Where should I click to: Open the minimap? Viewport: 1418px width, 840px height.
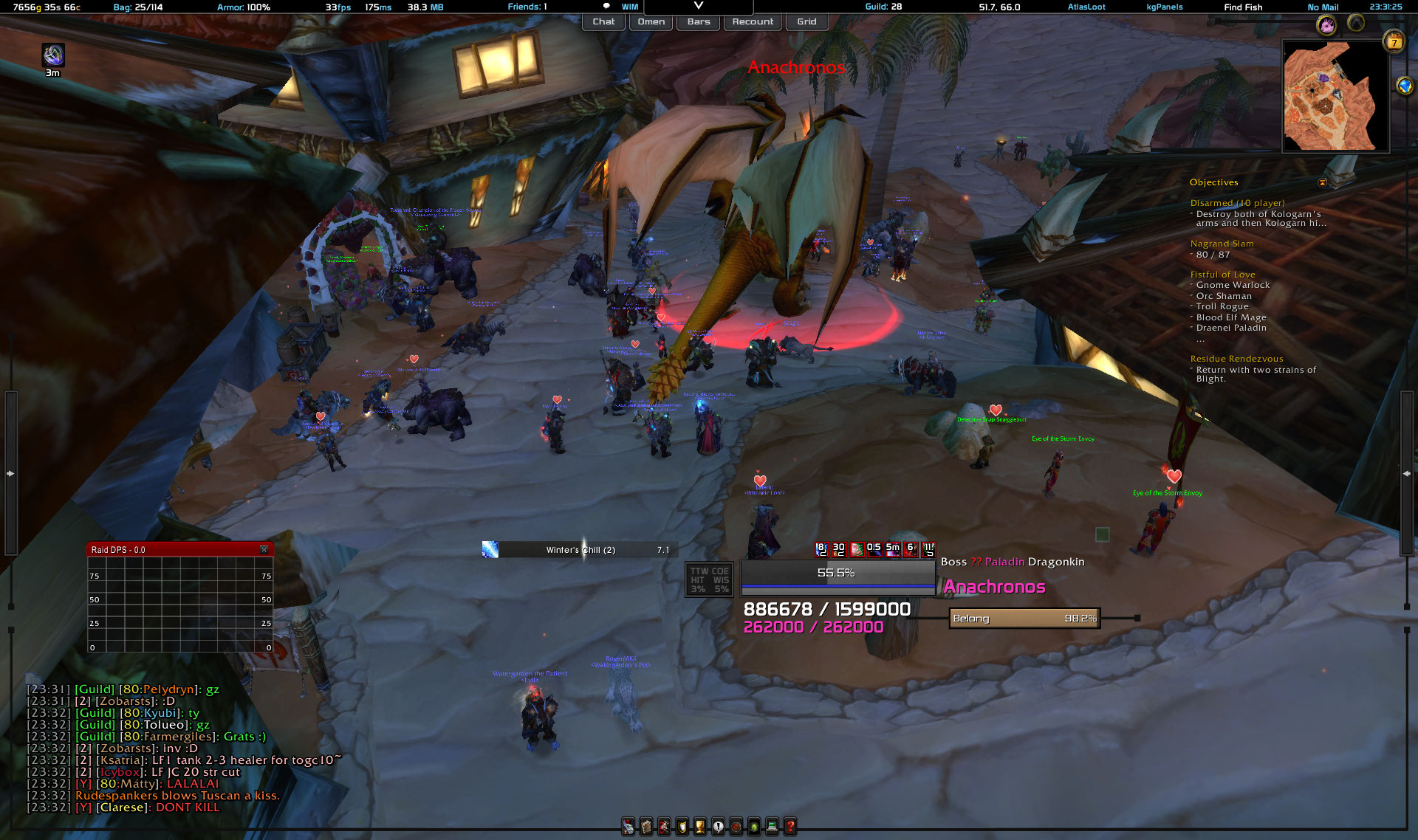tap(1335, 97)
